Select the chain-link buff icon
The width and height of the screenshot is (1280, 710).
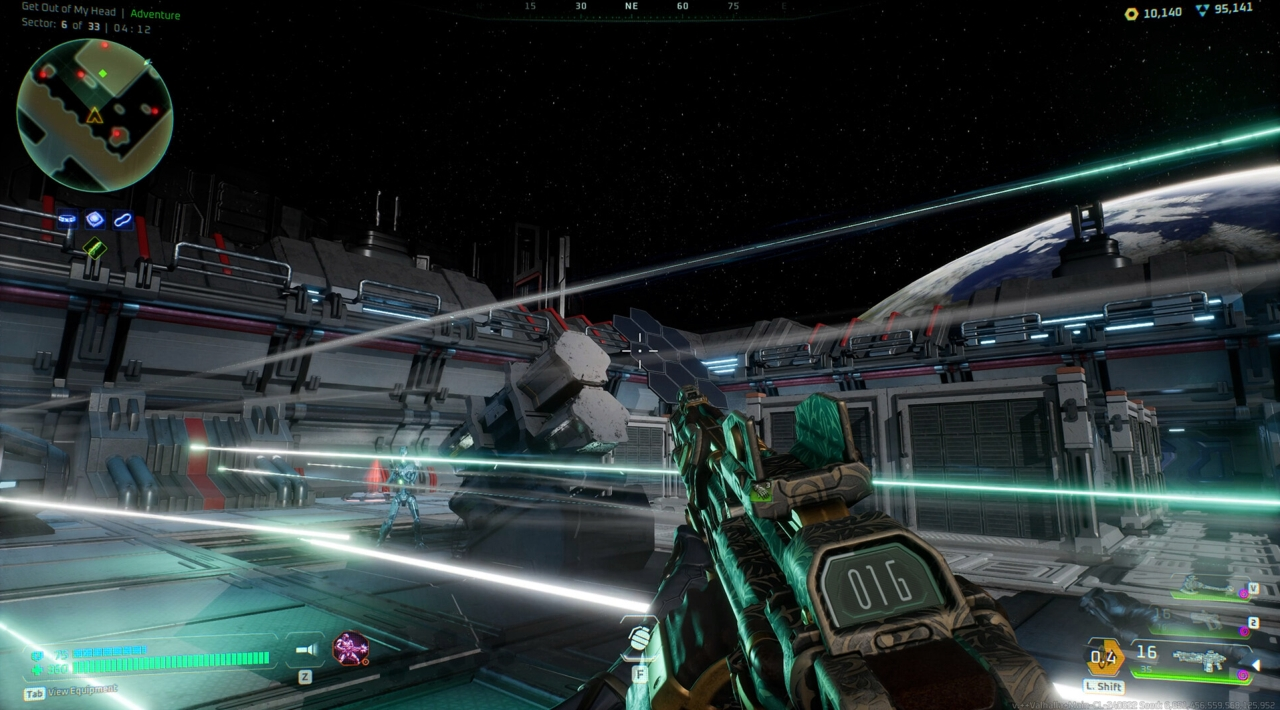(x=123, y=219)
